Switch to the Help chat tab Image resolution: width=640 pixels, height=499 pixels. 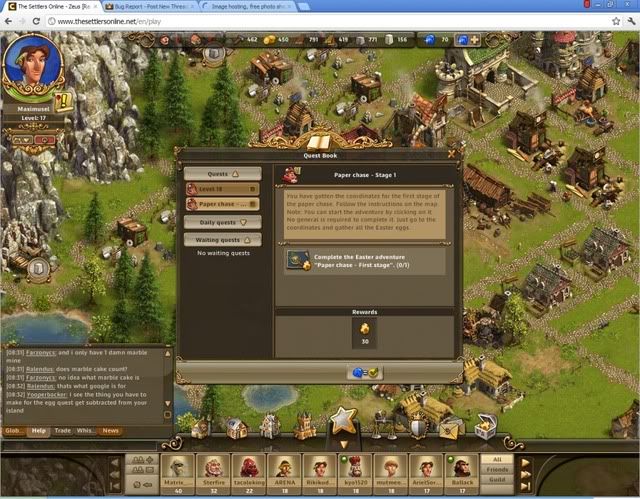coord(39,431)
